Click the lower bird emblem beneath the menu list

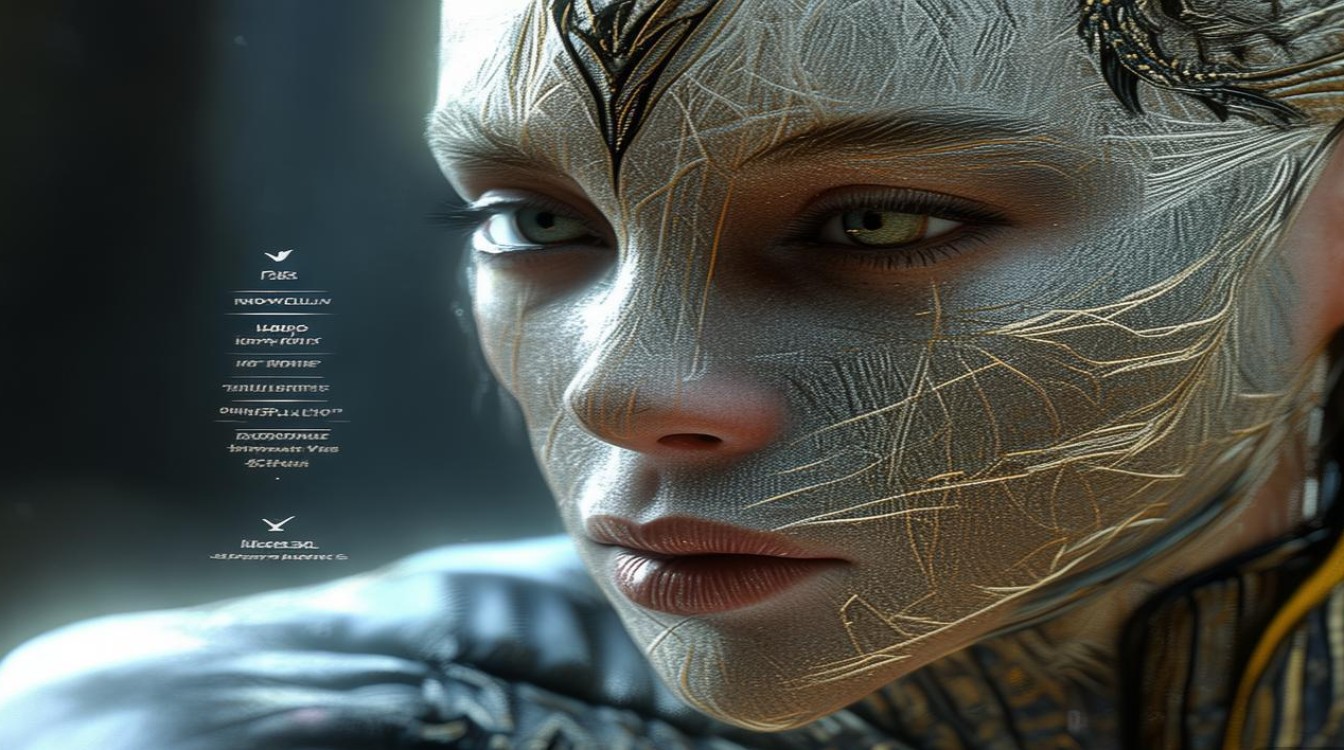coord(278,523)
